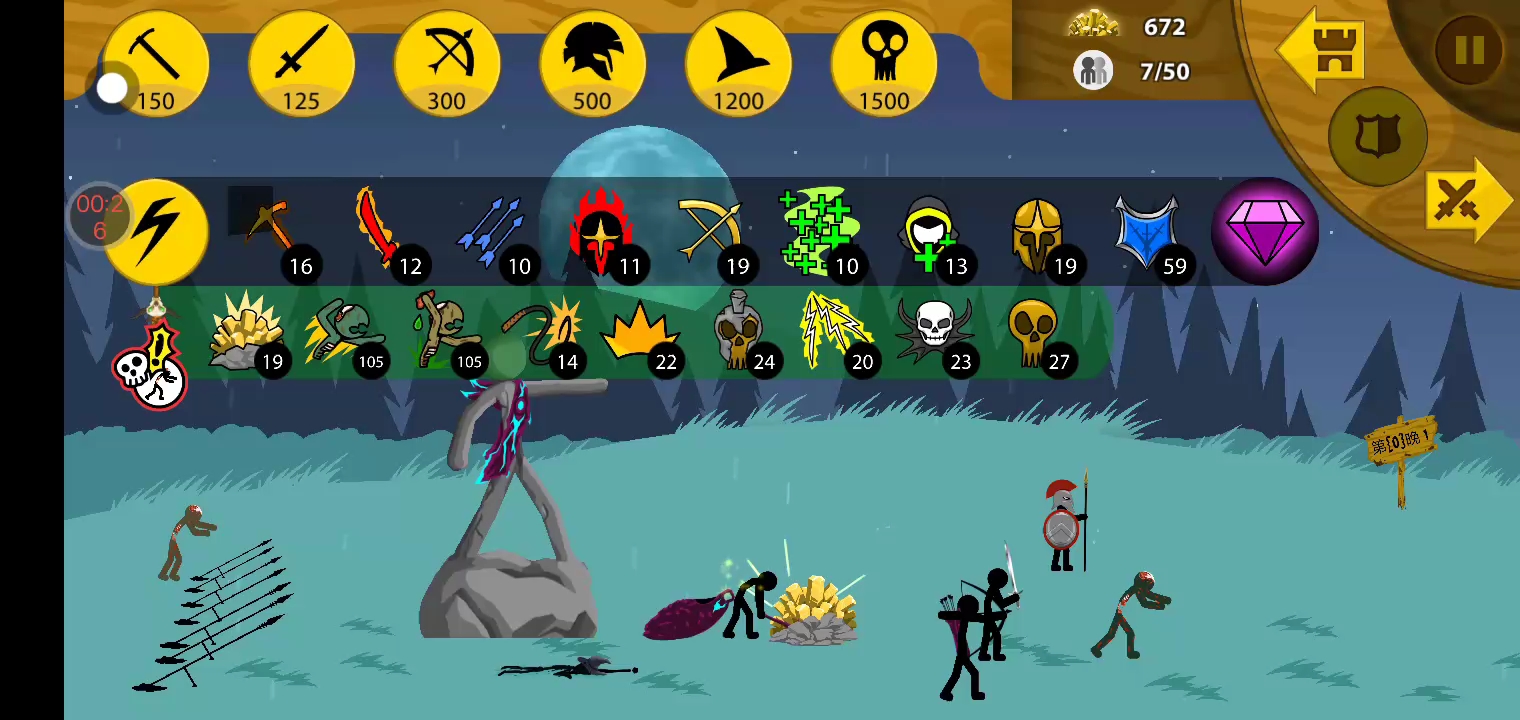Open the purple gem shop button
The width and height of the screenshot is (1520, 720).
coord(1265,232)
